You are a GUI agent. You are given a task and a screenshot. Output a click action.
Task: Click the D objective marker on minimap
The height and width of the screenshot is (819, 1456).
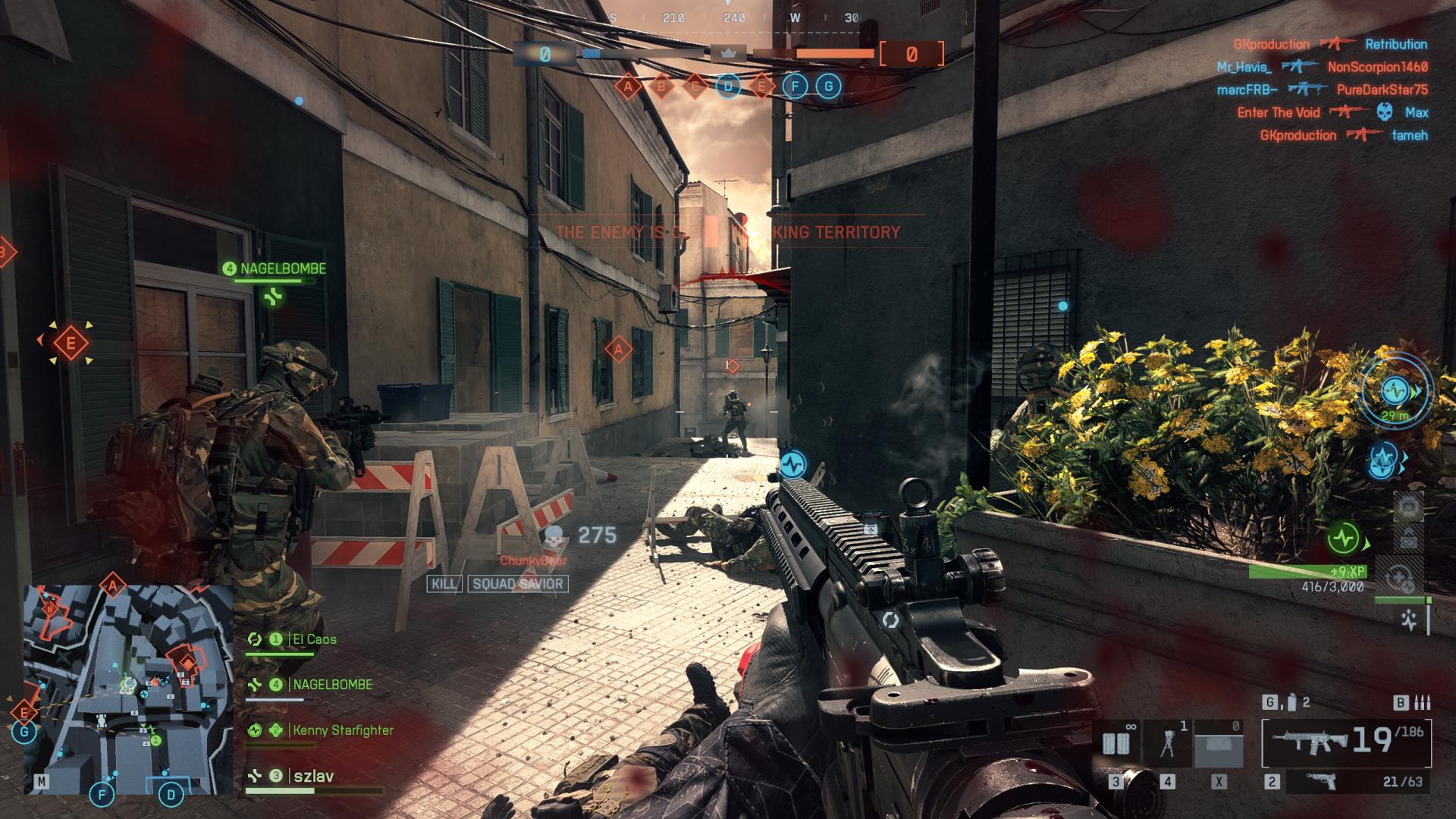[x=171, y=795]
